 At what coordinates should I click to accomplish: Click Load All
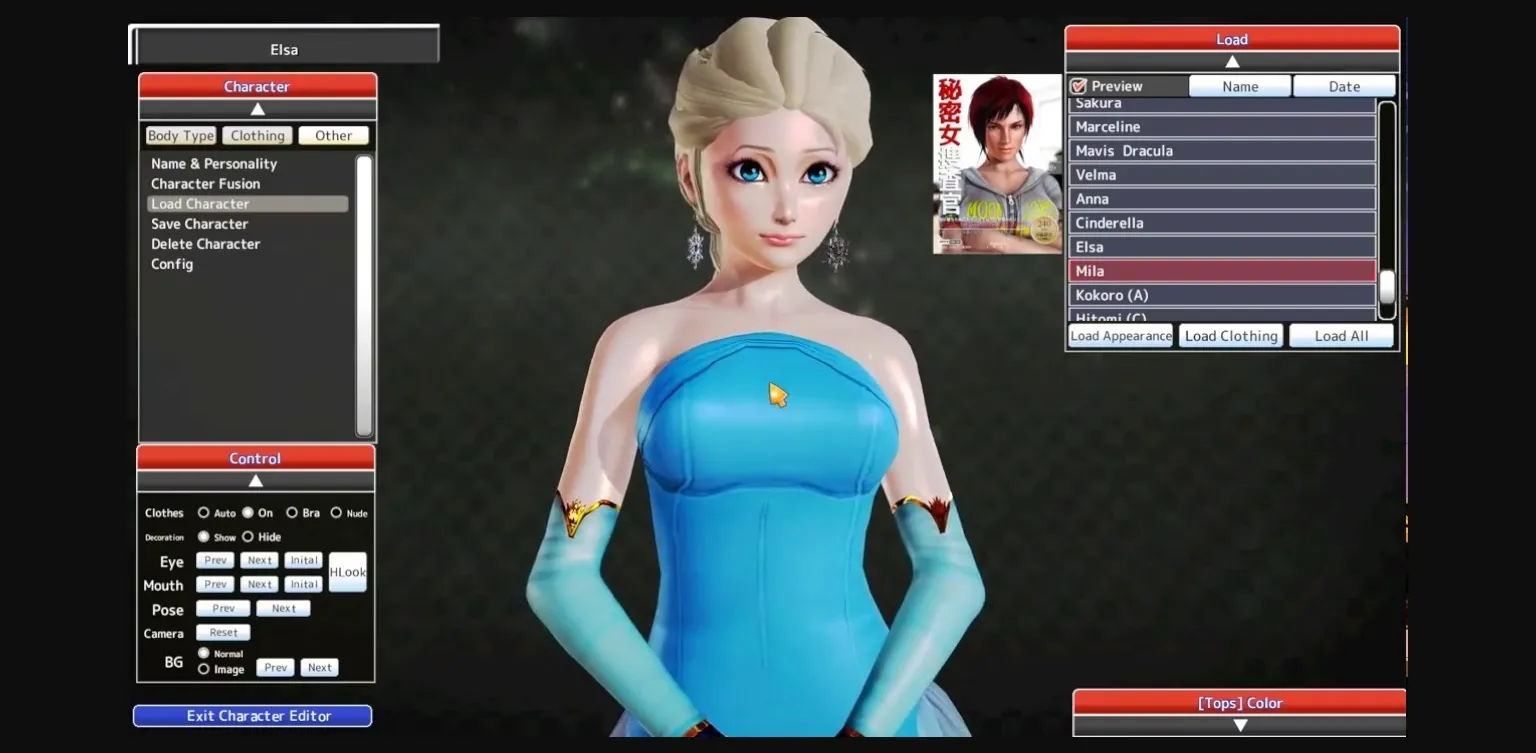pos(1341,335)
